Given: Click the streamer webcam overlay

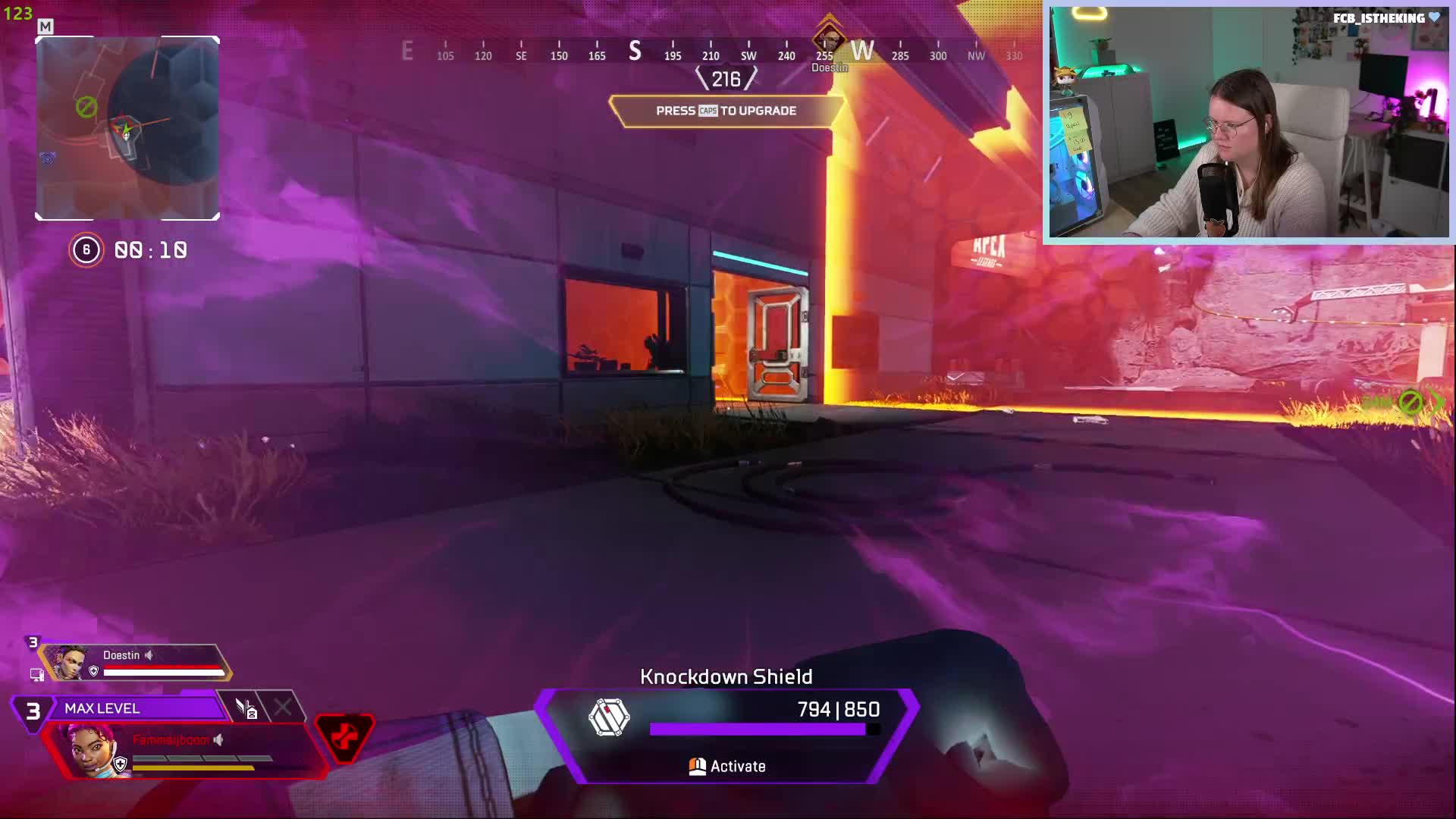Looking at the screenshot, I should (1248, 123).
